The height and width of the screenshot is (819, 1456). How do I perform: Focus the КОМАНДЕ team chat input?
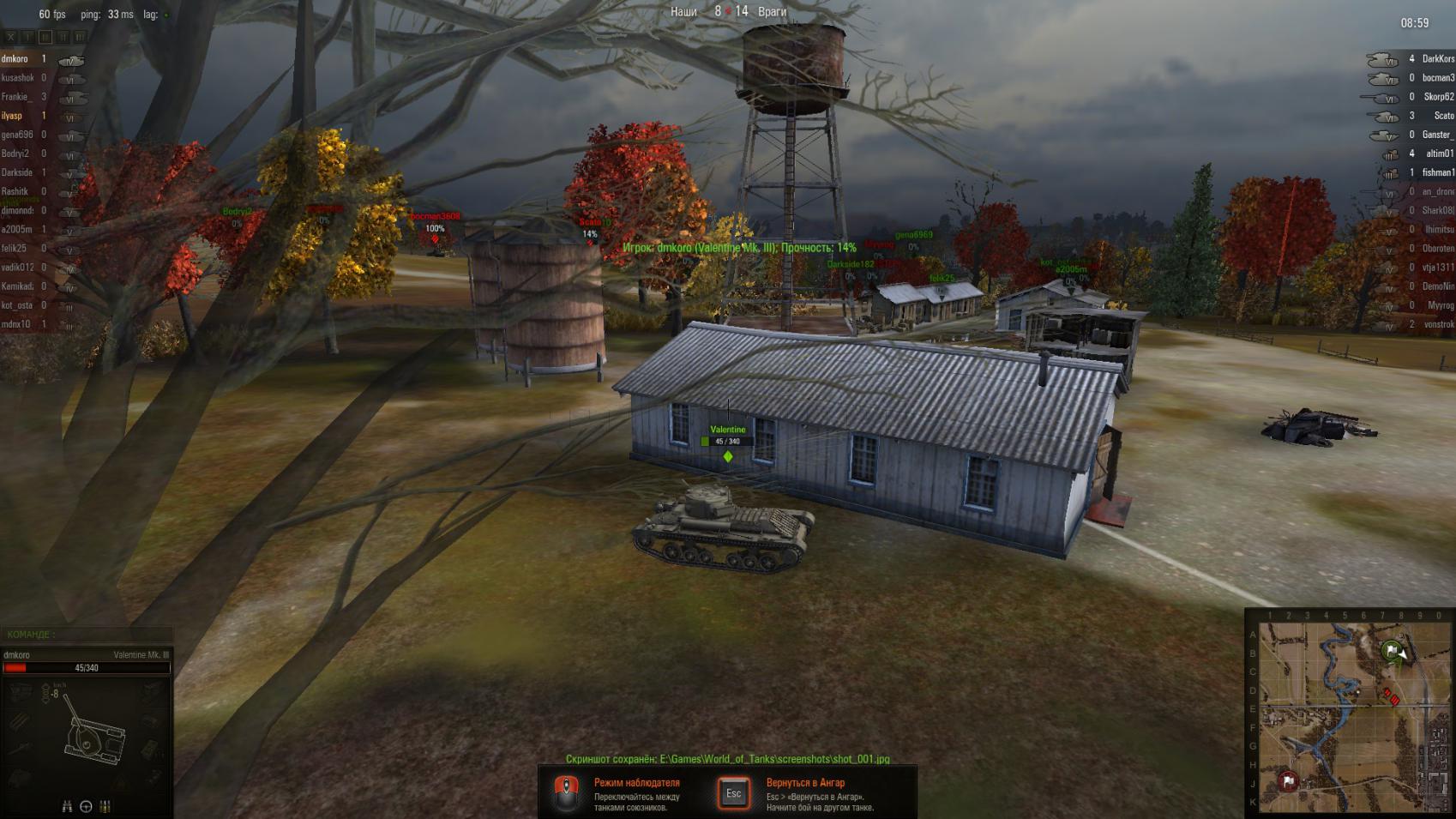86,635
